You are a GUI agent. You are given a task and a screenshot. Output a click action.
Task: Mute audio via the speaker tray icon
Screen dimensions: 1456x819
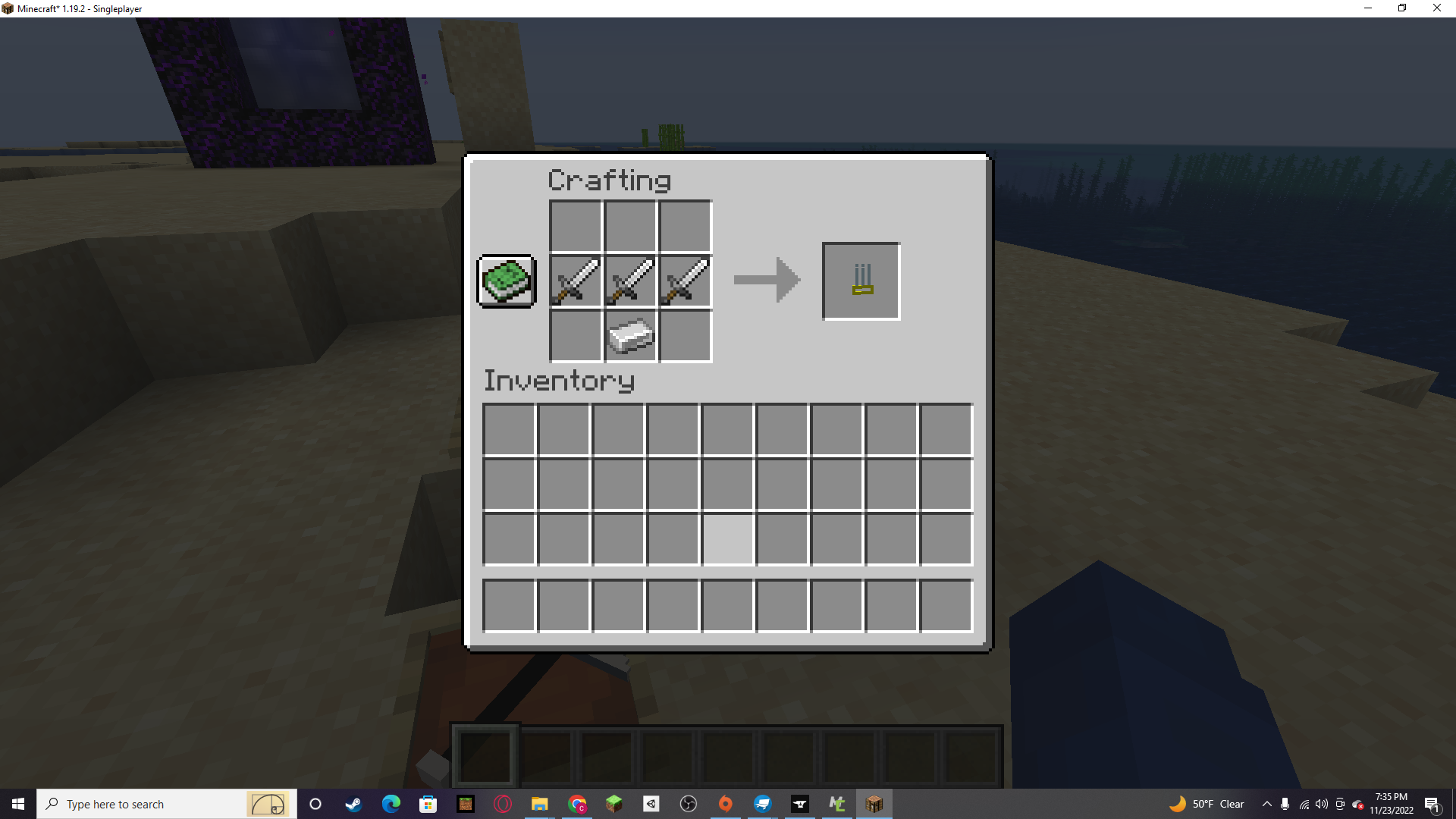(x=1323, y=804)
